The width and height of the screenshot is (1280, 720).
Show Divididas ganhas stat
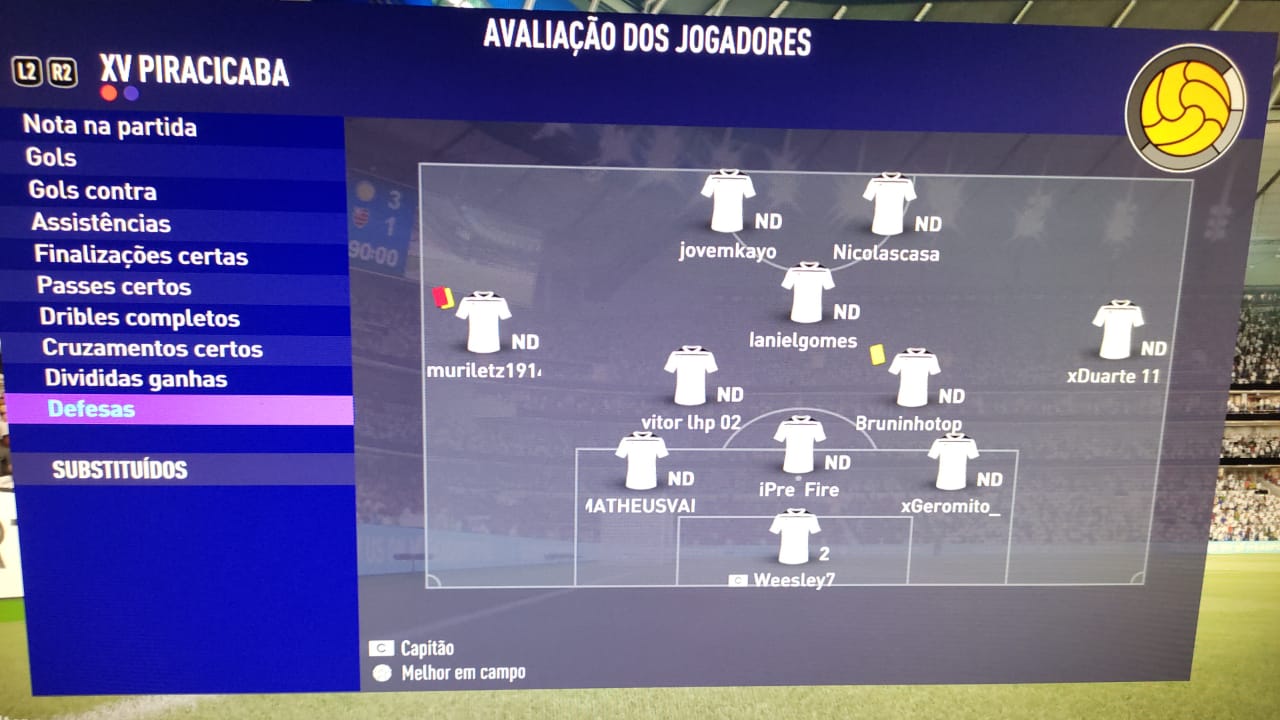tap(135, 379)
